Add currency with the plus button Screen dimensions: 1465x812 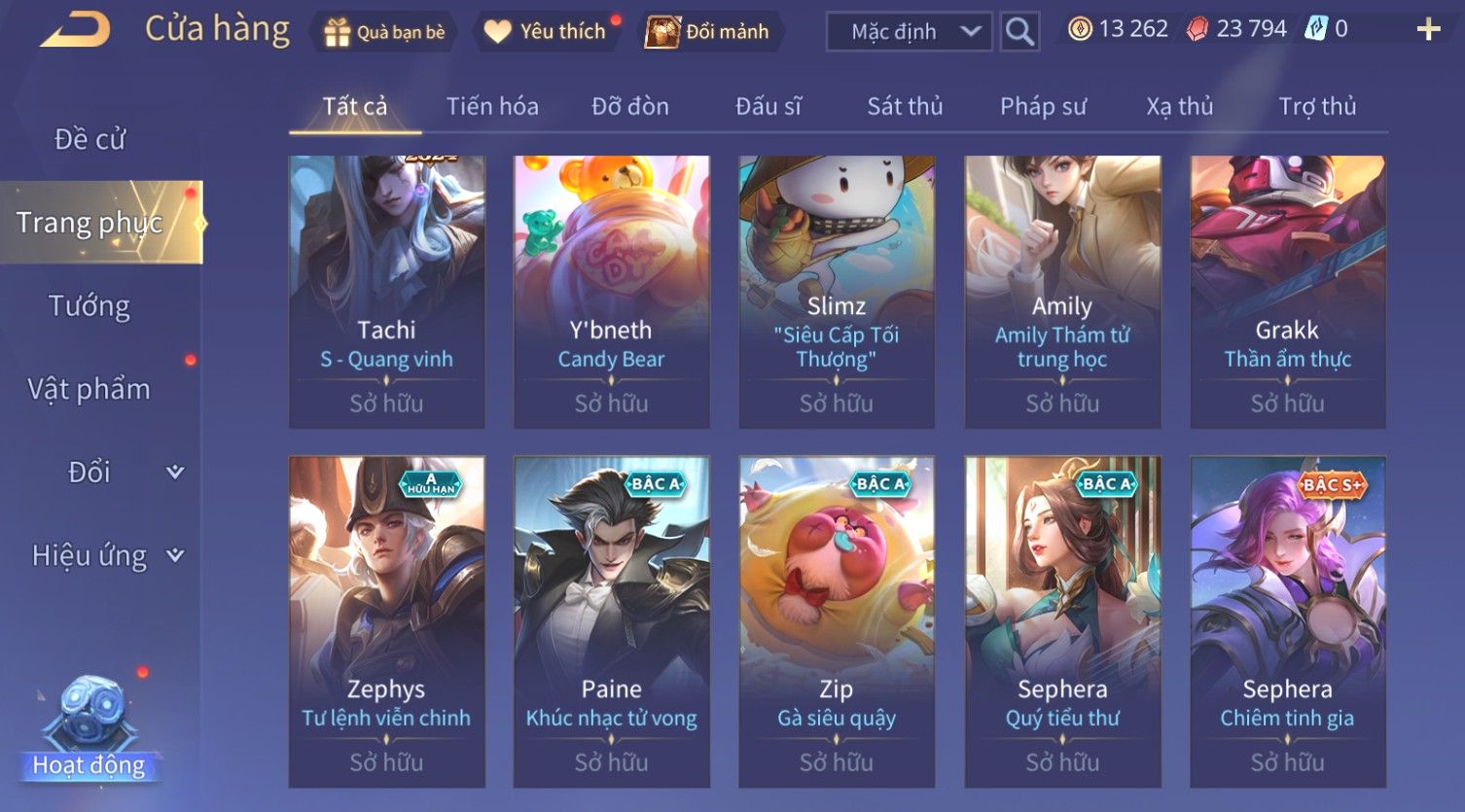click(x=1428, y=30)
